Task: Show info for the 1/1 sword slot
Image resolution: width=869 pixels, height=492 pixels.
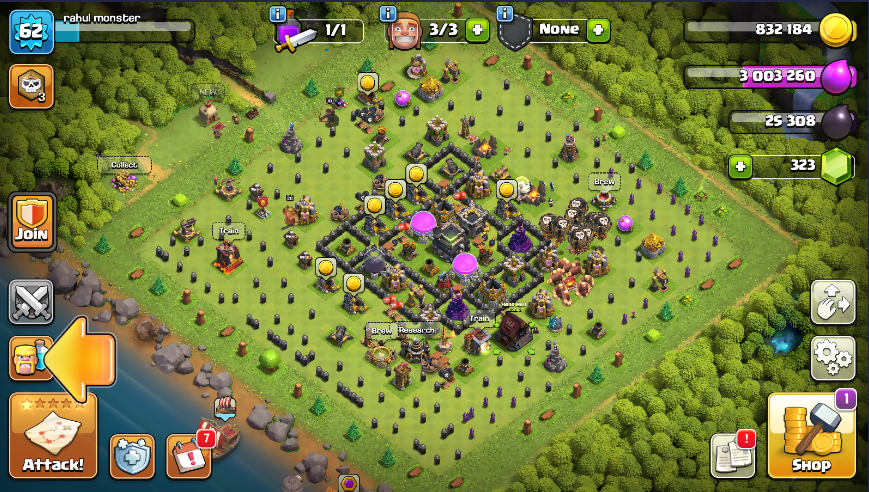Action: coord(278,14)
